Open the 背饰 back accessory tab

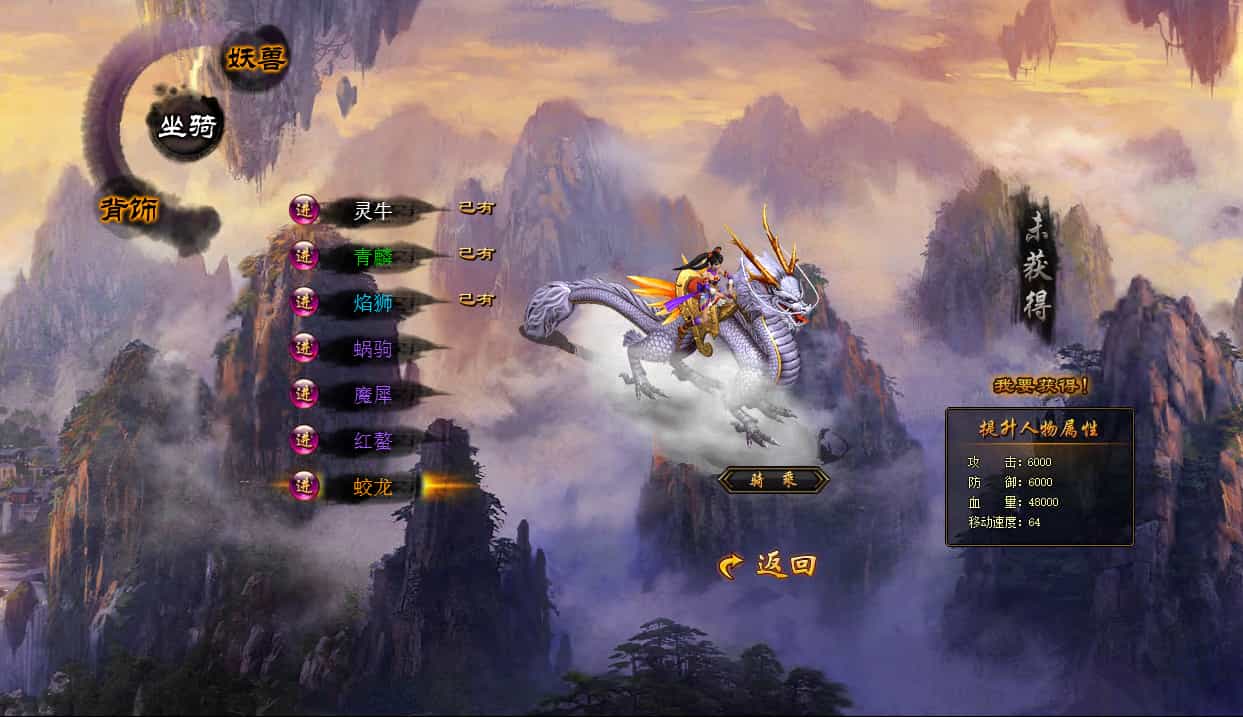pos(130,209)
